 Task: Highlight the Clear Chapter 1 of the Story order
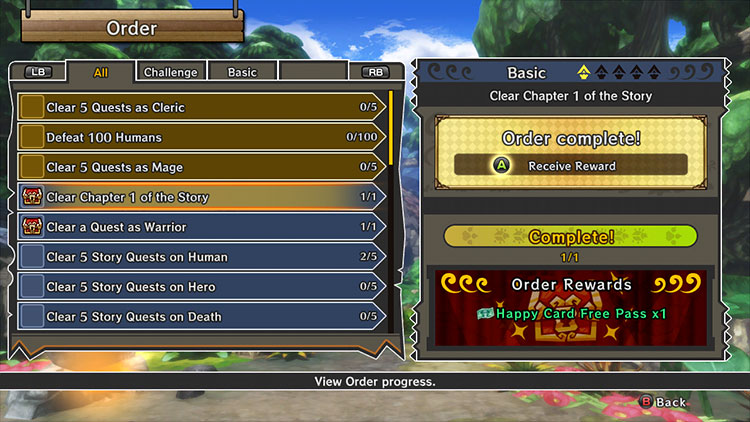[x=200, y=197]
